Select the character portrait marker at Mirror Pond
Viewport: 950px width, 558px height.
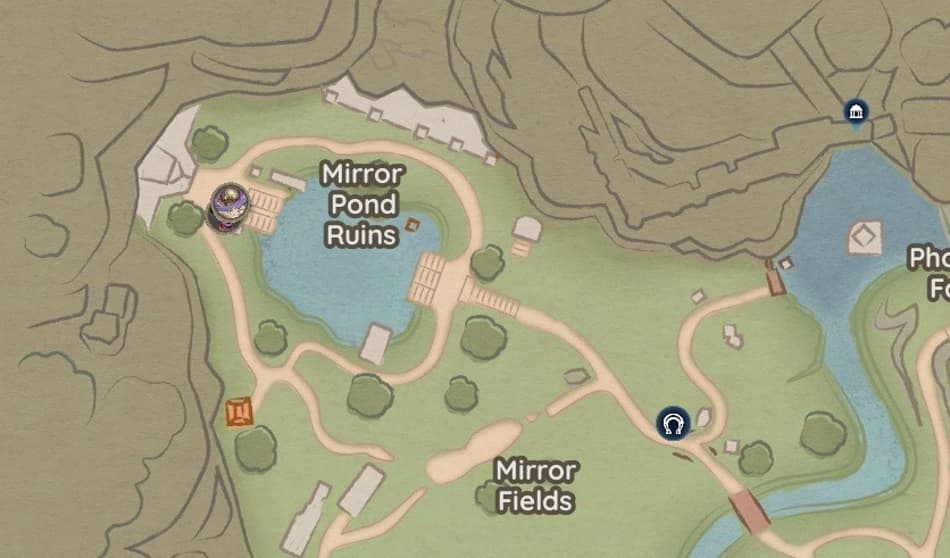[230, 207]
